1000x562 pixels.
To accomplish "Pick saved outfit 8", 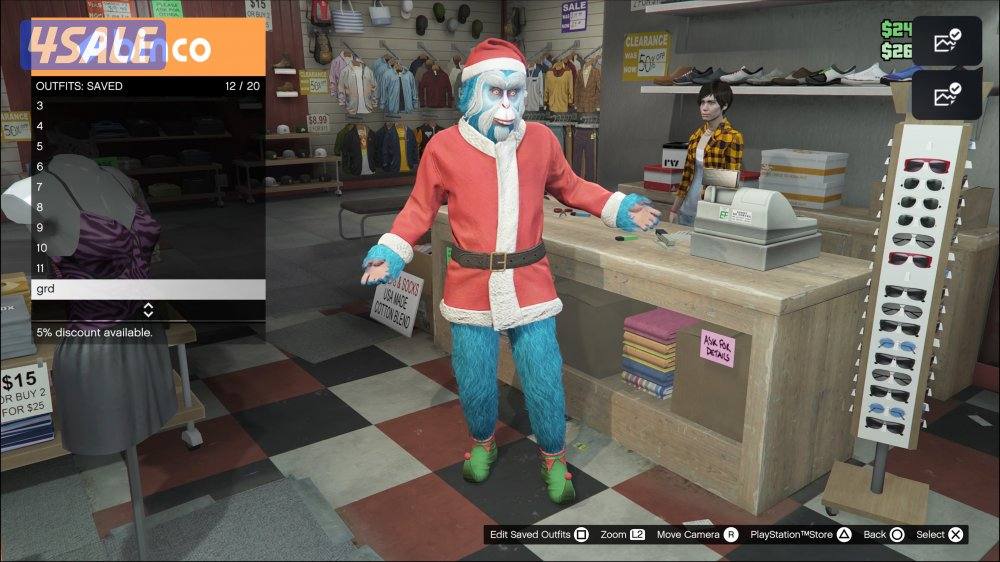I will click(148, 208).
